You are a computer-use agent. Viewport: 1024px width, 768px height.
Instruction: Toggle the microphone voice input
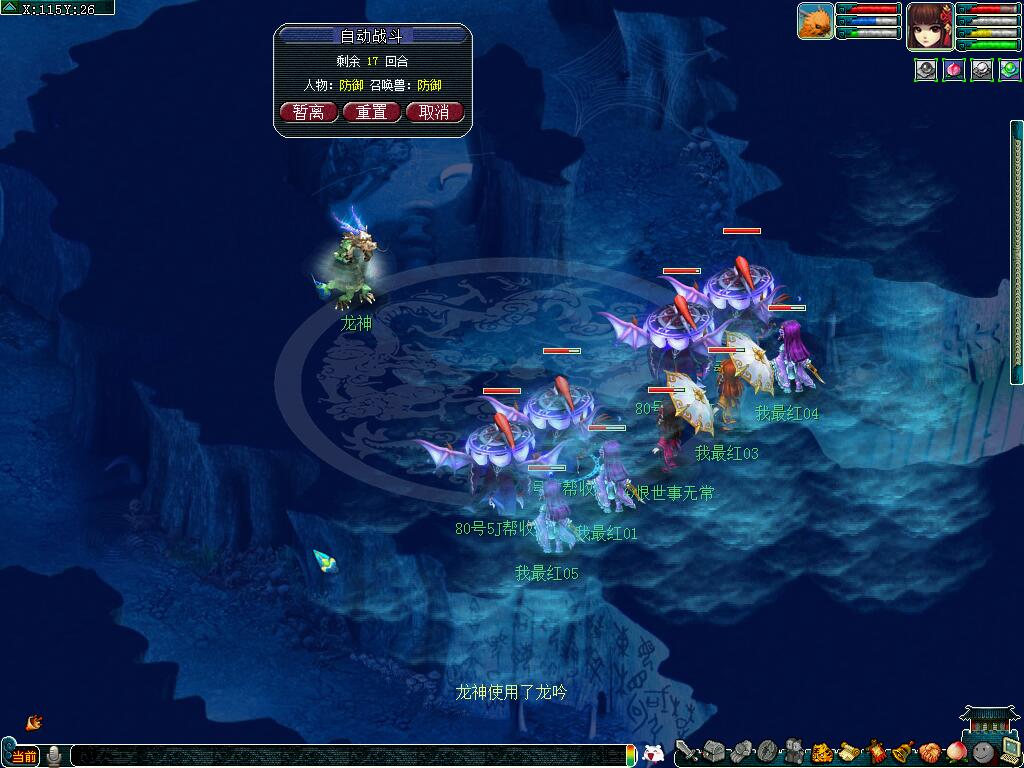coord(54,756)
